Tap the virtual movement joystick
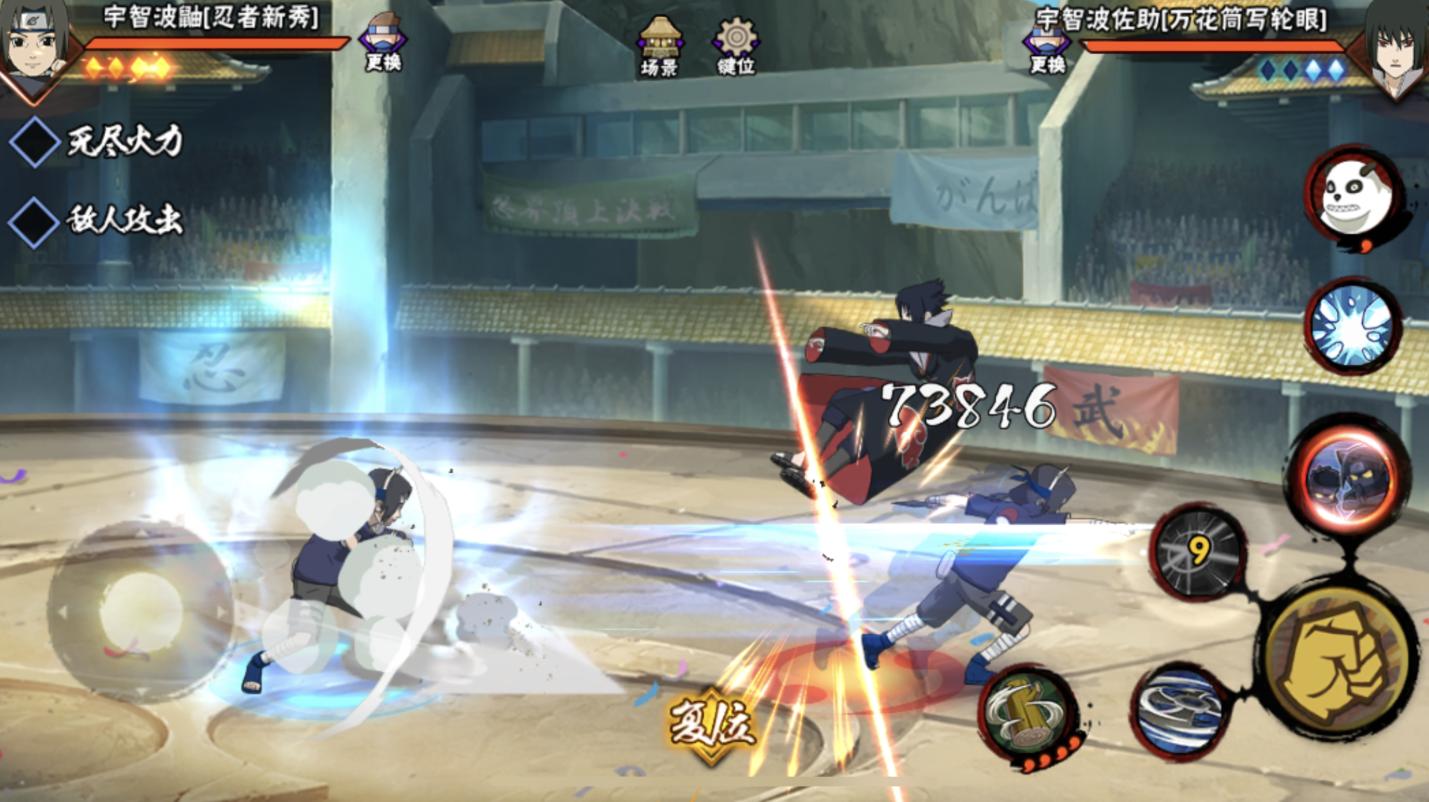Image resolution: width=1429 pixels, height=802 pixels. (141, 611)
